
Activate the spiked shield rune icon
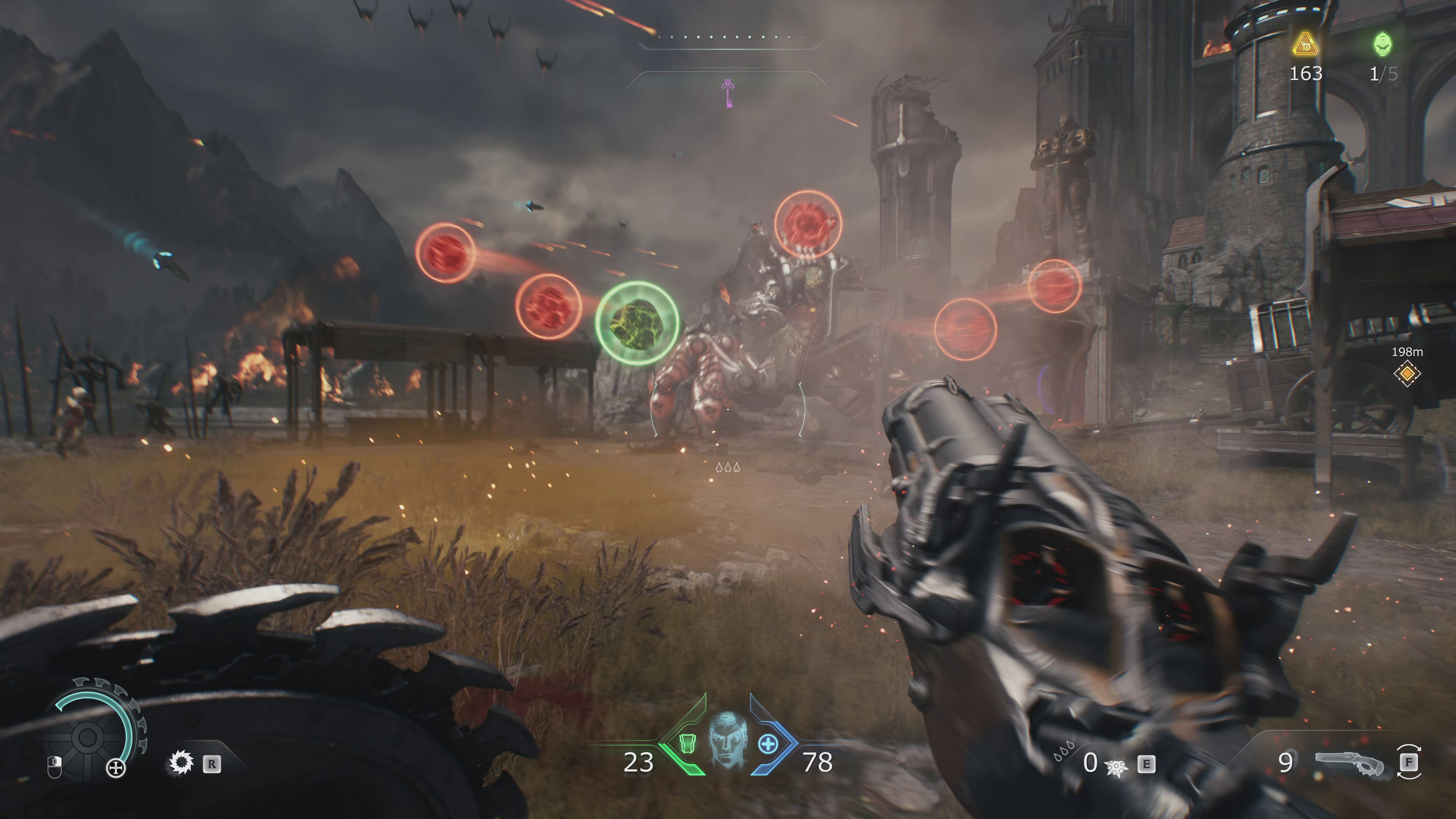(x=182, y=763)
